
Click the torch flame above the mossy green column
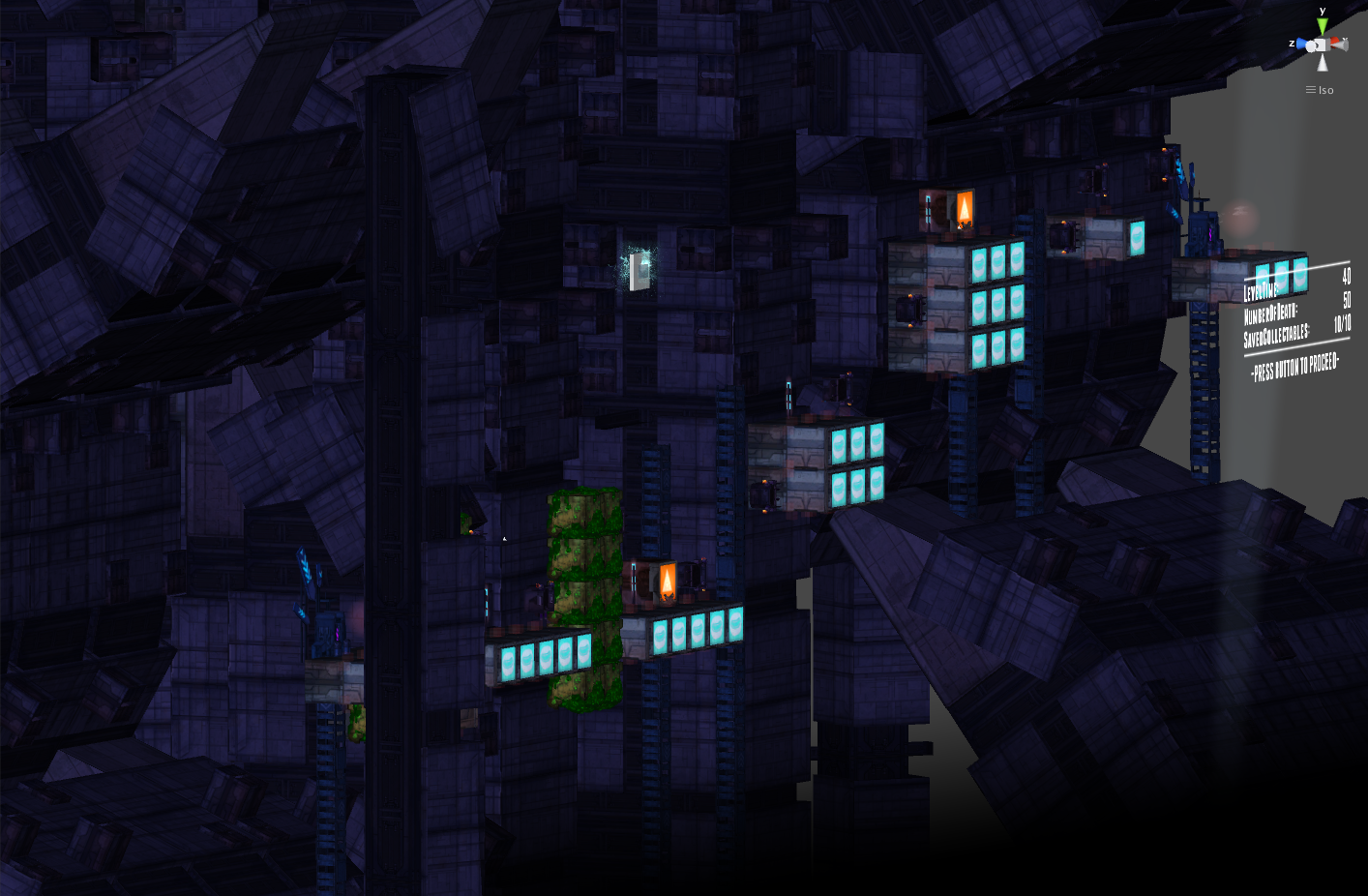pyautogui.click(x=669, y=581)
